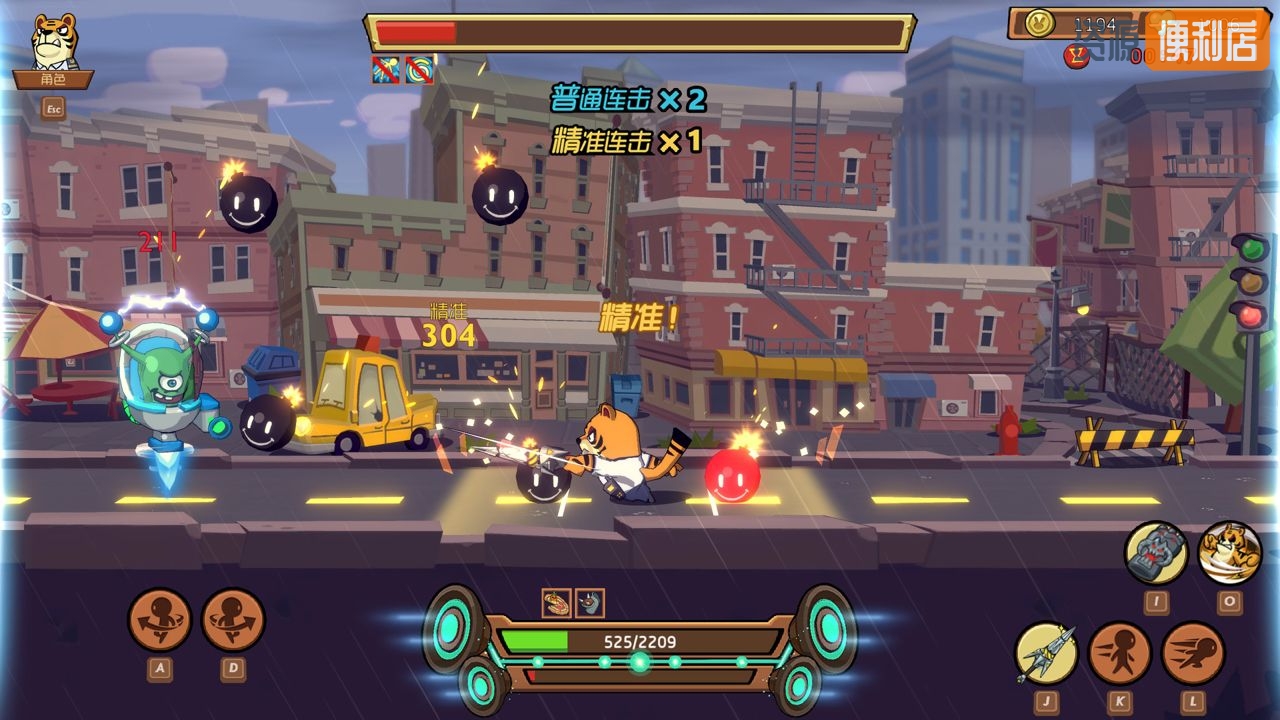Inspect the crossed-out spear debuff icon
Viewport: 1280px width, 720px height.
386,70
